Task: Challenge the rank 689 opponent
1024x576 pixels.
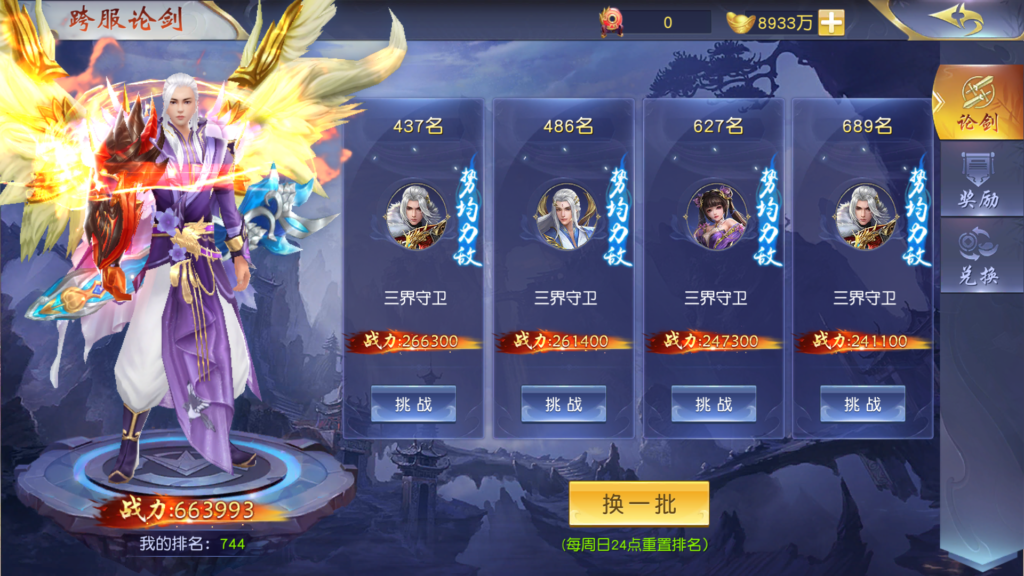Action: tap(863, 404)
